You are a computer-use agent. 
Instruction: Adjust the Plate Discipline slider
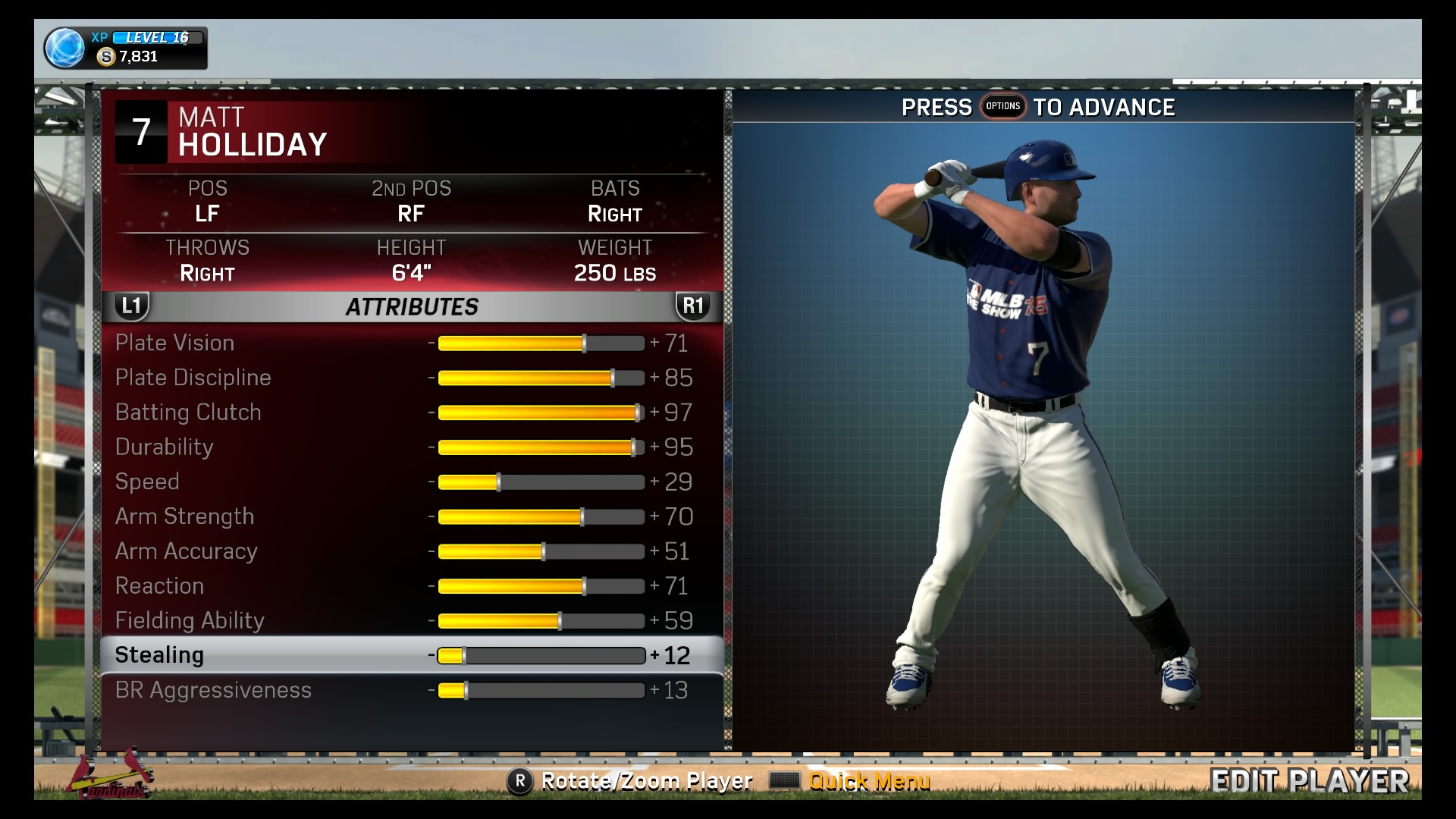click(541, 378)
